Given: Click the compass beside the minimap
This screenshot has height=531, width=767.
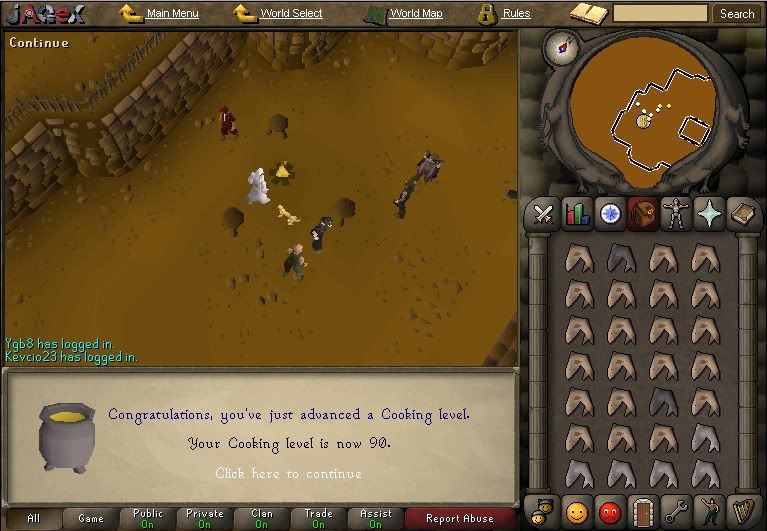Looking at the screenshot, I should (x=561, y=47).
